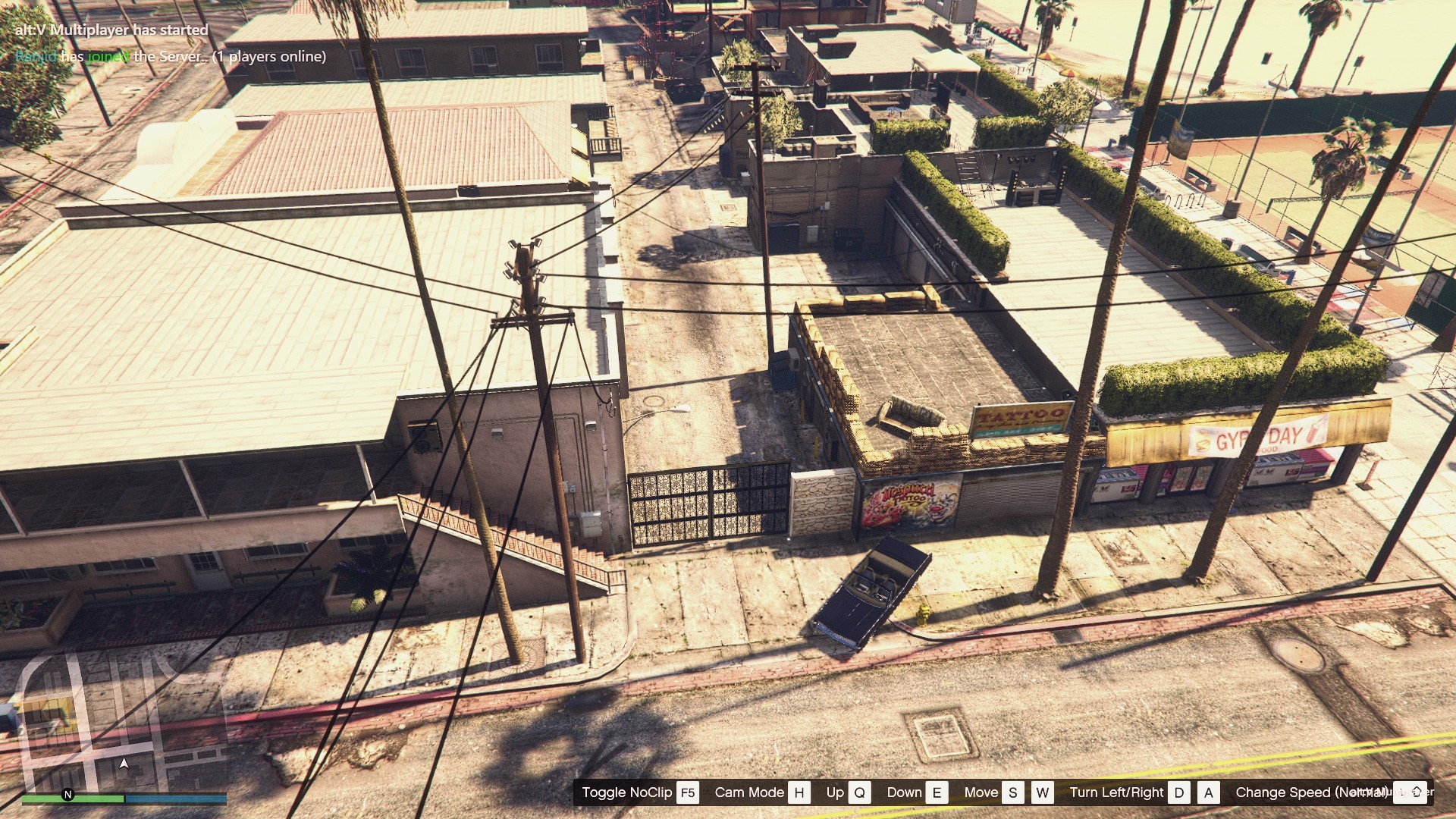The width and height of the screenshot is (1456, 819).
Task: Click the server join chat message
Action: coord(171,57)
